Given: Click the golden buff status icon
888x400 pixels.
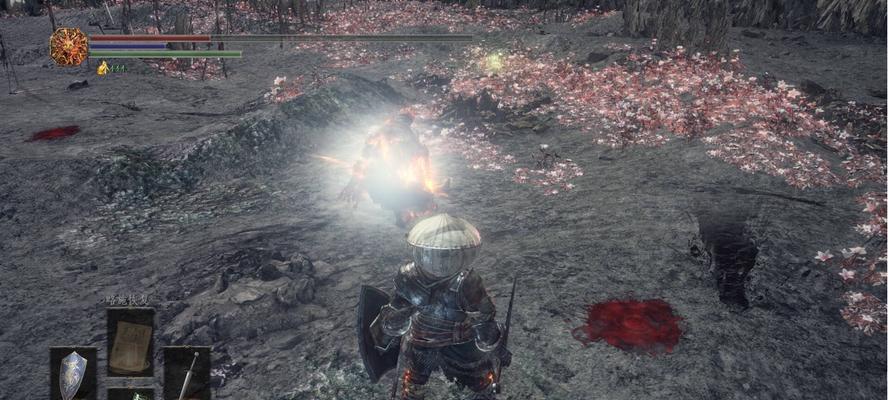Looking at the screenshot, I should 103,68.
